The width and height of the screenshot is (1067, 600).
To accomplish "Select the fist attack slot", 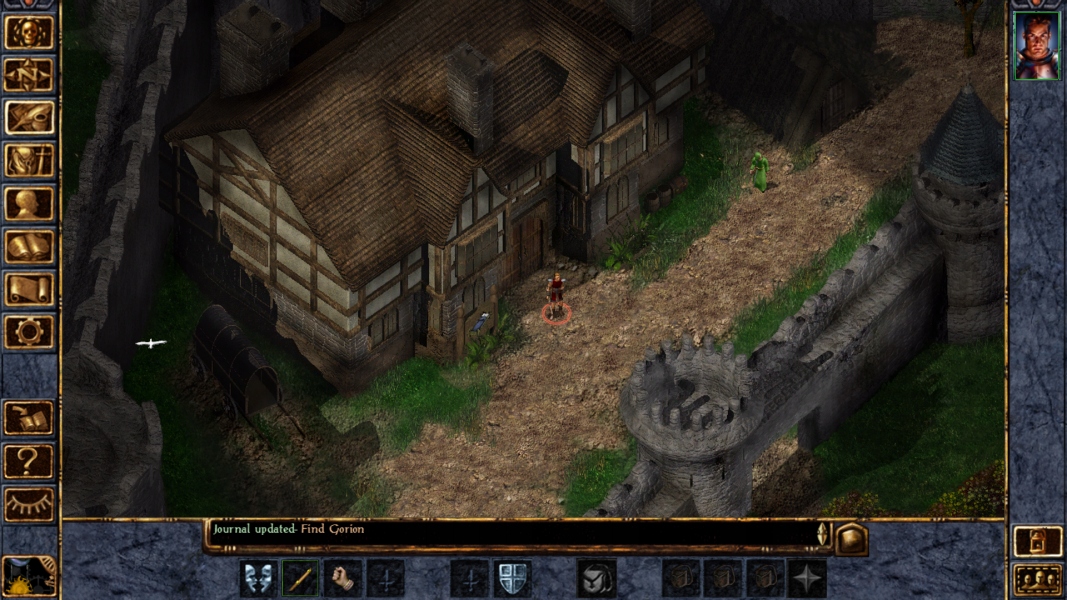I will coord(343,579).
